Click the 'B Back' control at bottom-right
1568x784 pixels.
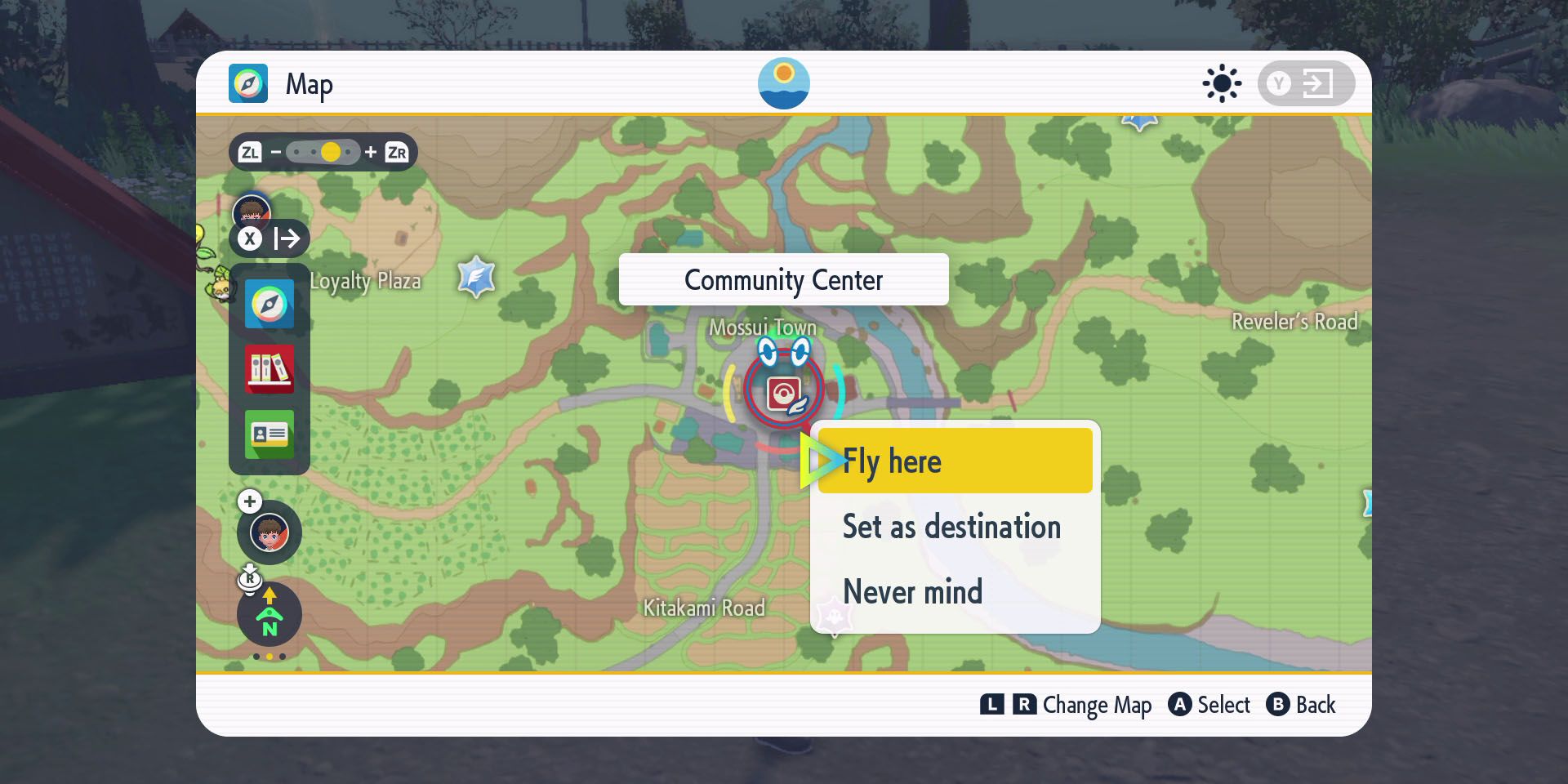[1302, 705]
